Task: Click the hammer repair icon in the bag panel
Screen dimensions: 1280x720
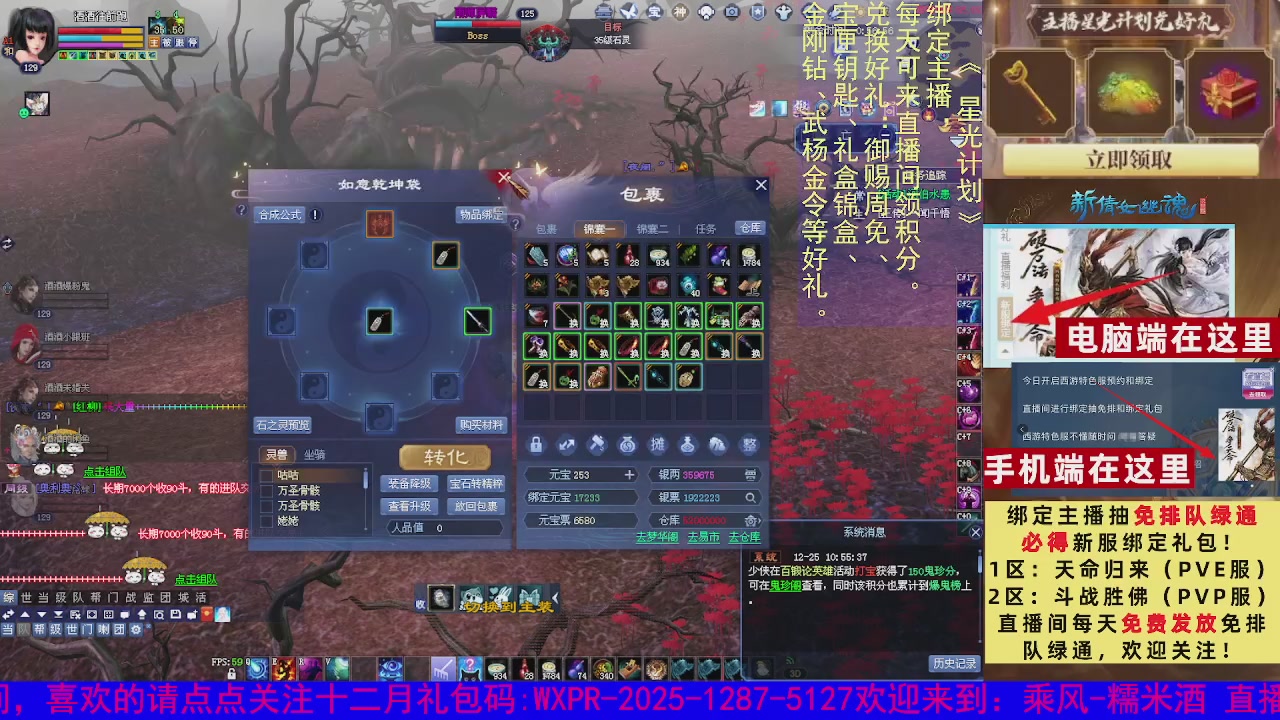Action: [595, 444]
